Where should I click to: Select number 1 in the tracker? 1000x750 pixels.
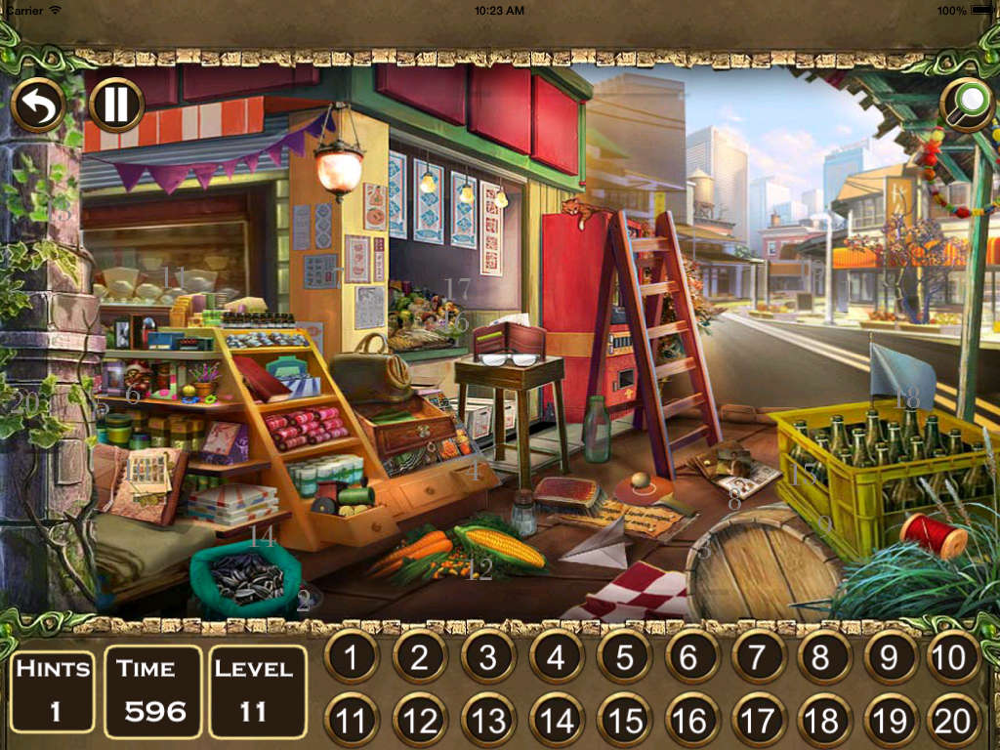pyautogui.click(x=352, y=657)
